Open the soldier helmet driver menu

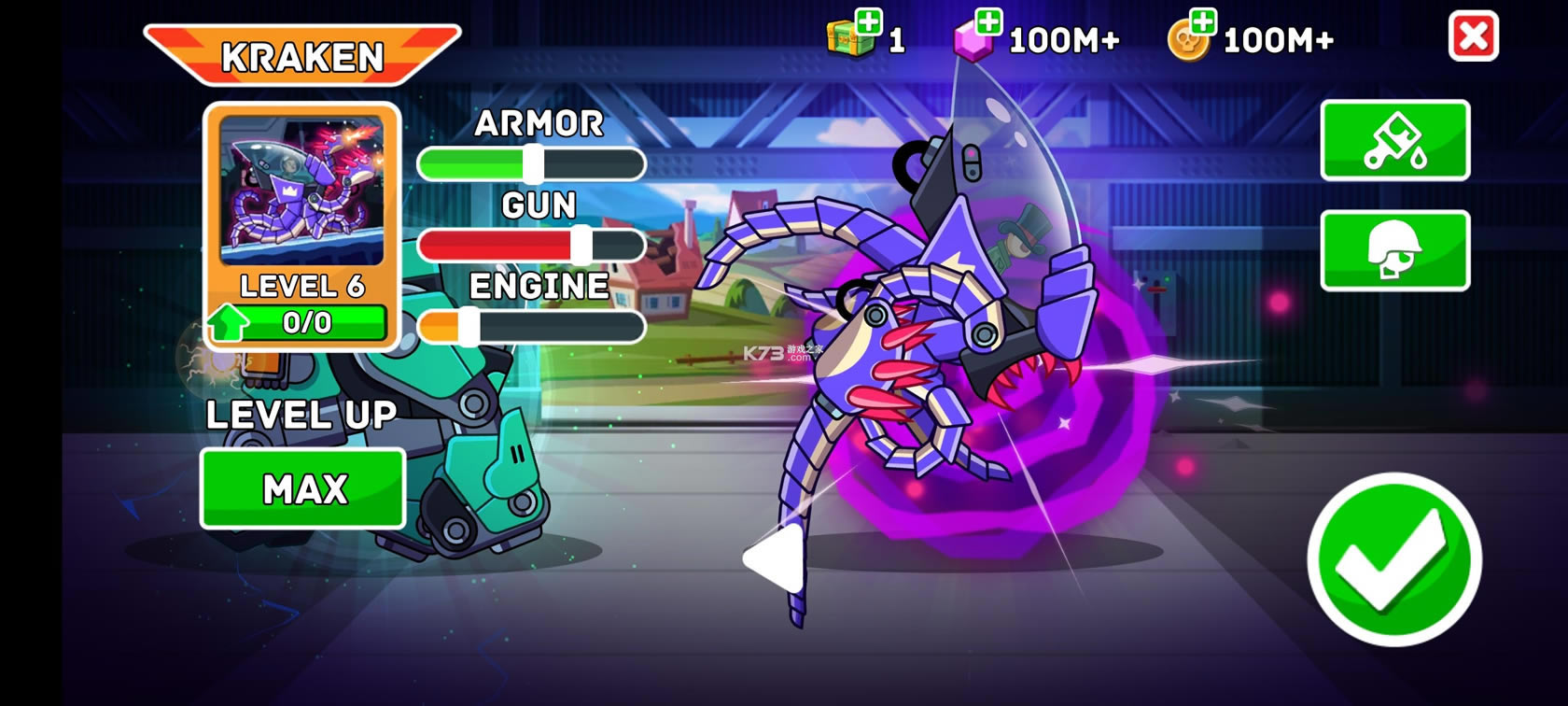click(x=1394, y=250)
